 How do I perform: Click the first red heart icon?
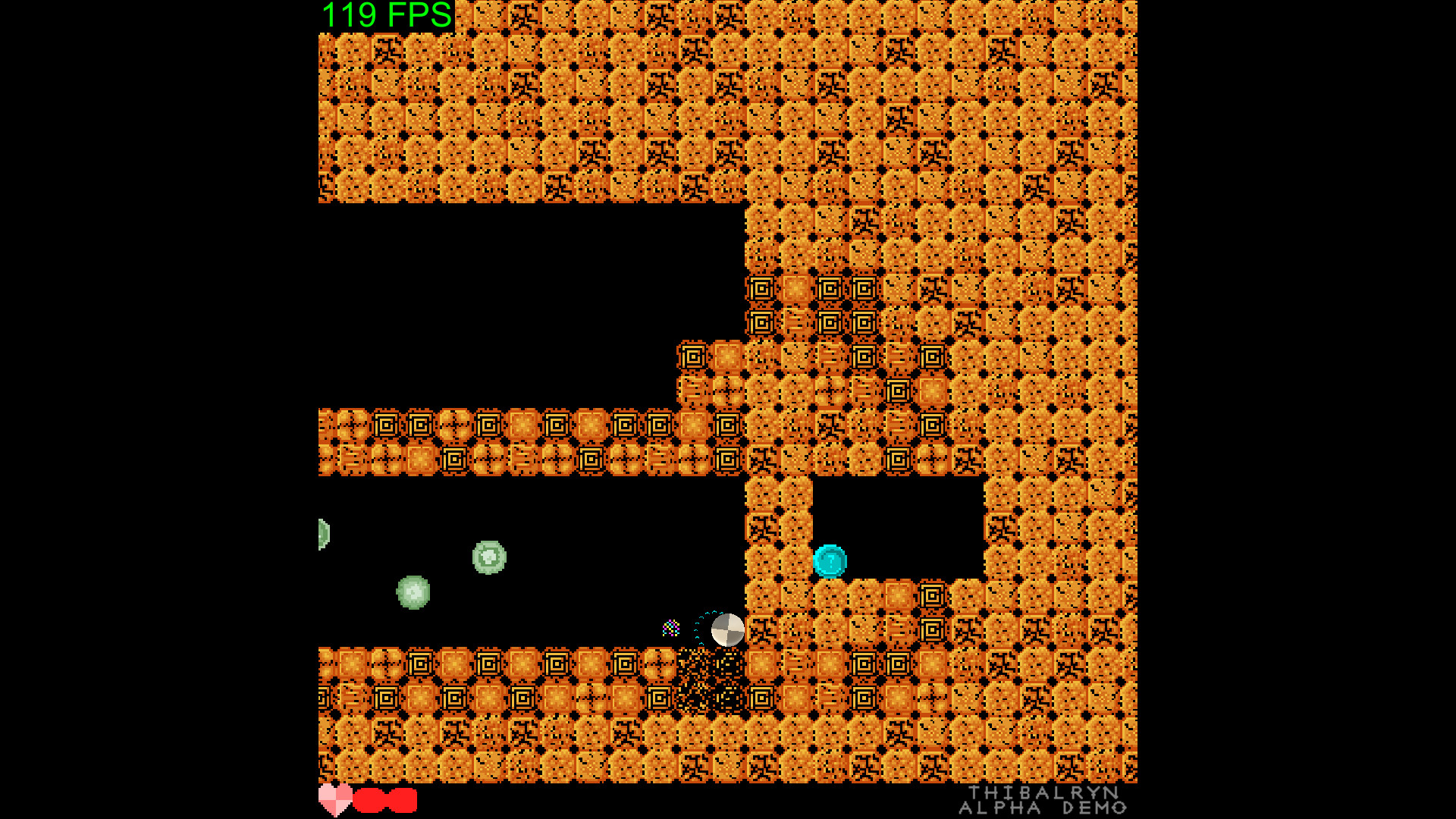(x=371, y=799)
